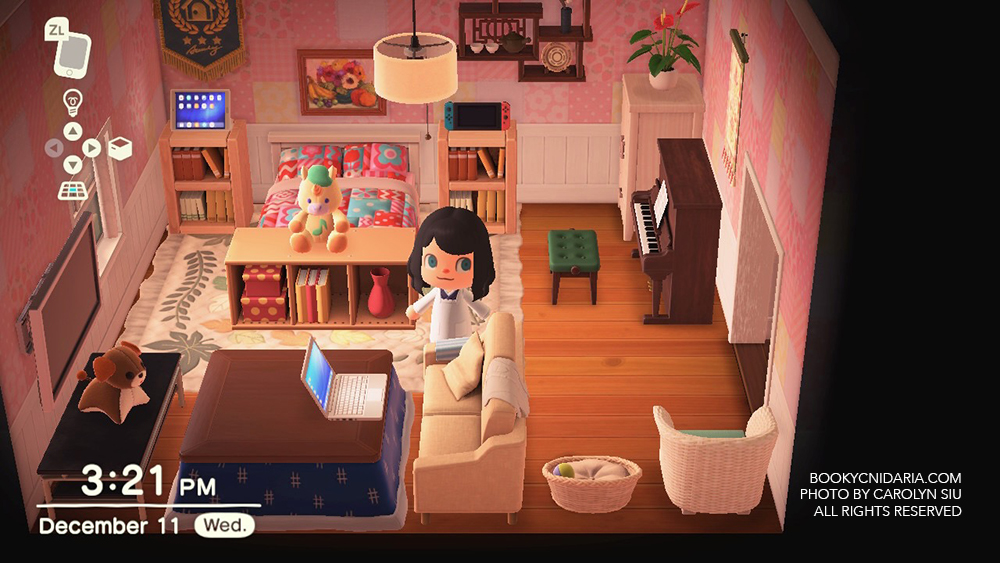Enter decorating mode via the floor grid icon
This screenshot has width=1000, height=563.
click(72, 188)
